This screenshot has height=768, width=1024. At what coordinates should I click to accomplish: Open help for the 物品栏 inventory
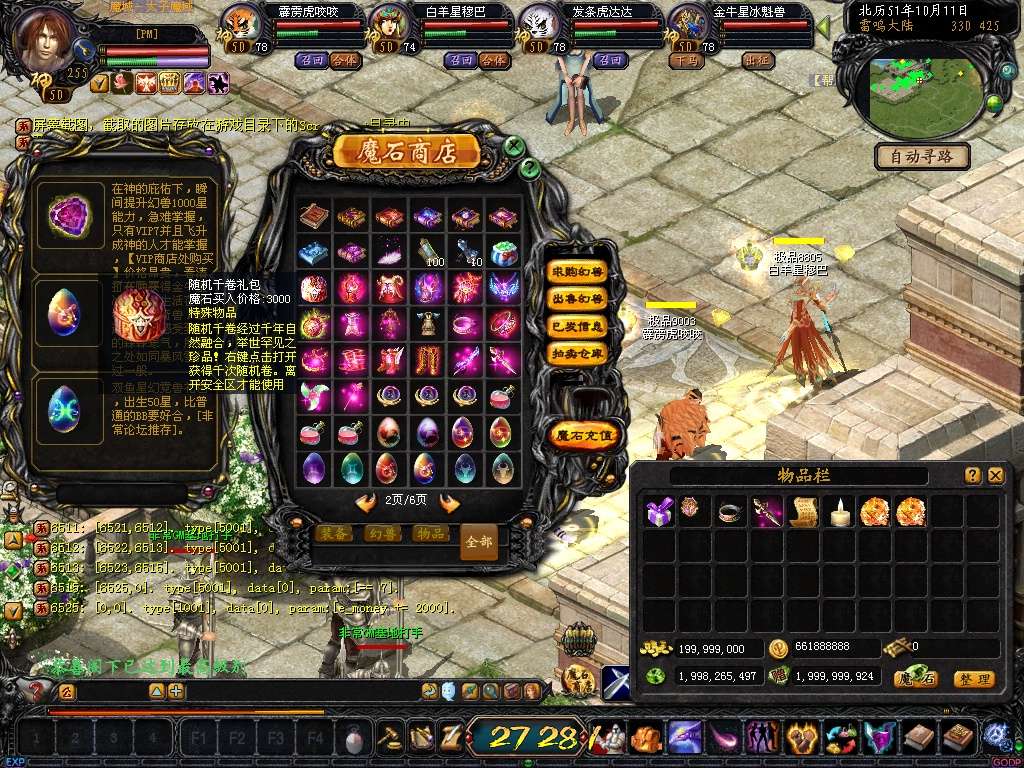tap(972, 476)
